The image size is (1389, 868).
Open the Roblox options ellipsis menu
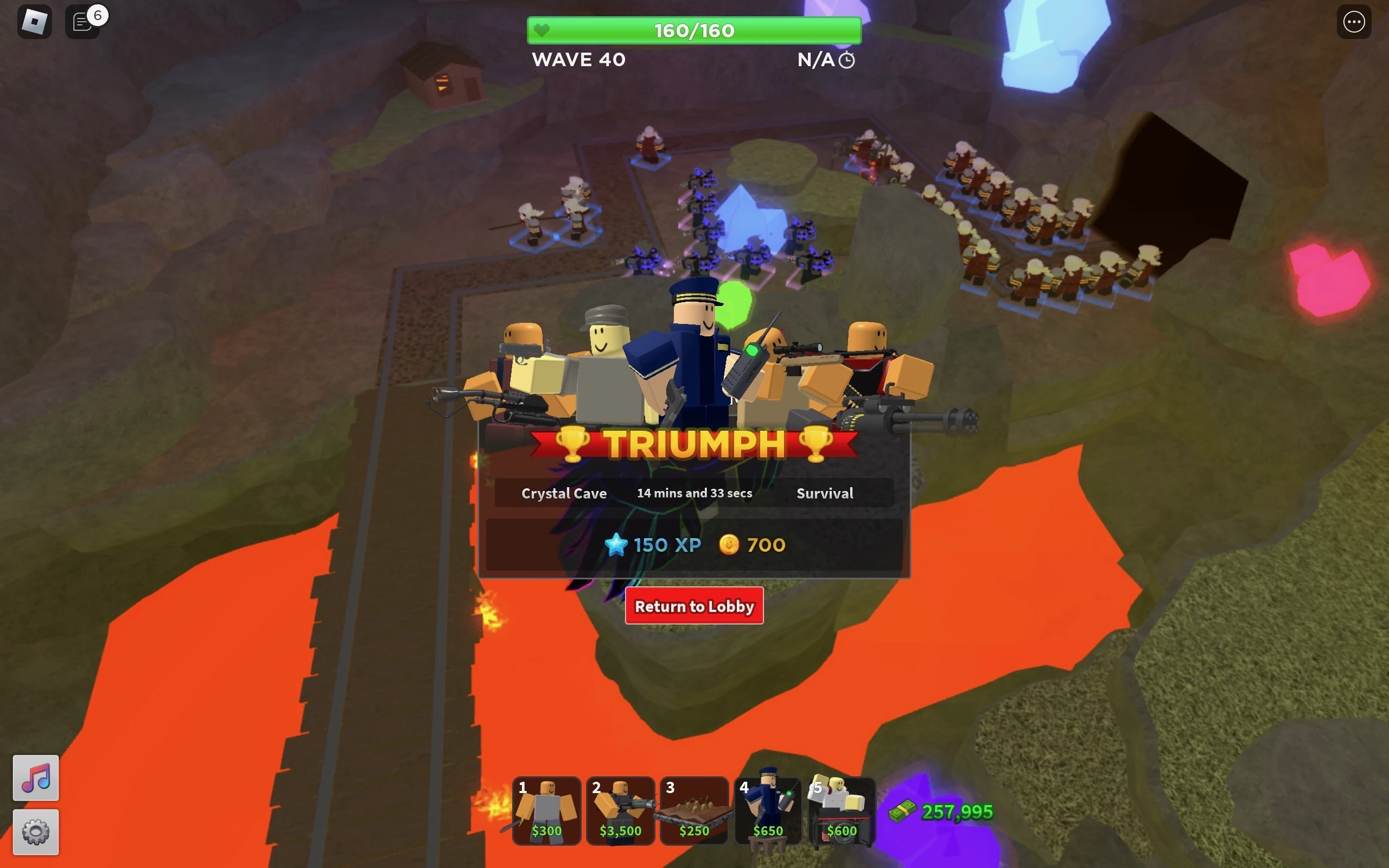[1353, 21]
